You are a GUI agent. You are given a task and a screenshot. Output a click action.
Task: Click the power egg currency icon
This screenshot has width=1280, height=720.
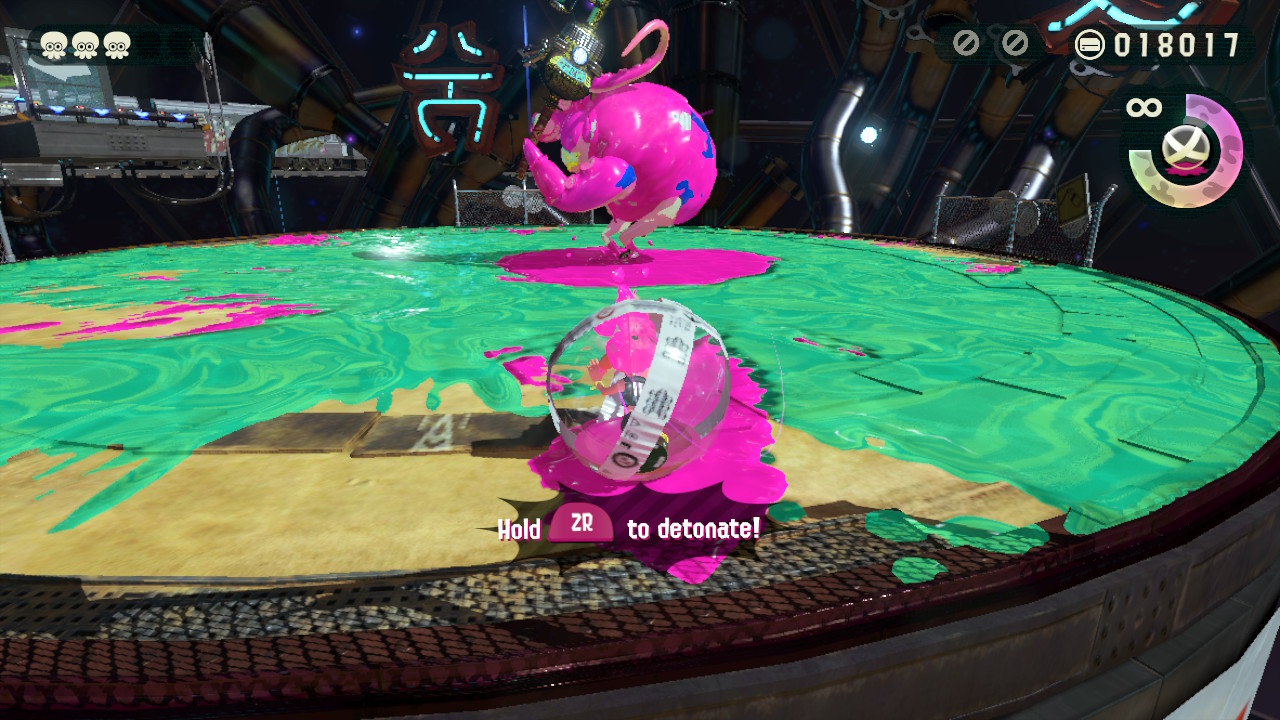[1089, 42]
